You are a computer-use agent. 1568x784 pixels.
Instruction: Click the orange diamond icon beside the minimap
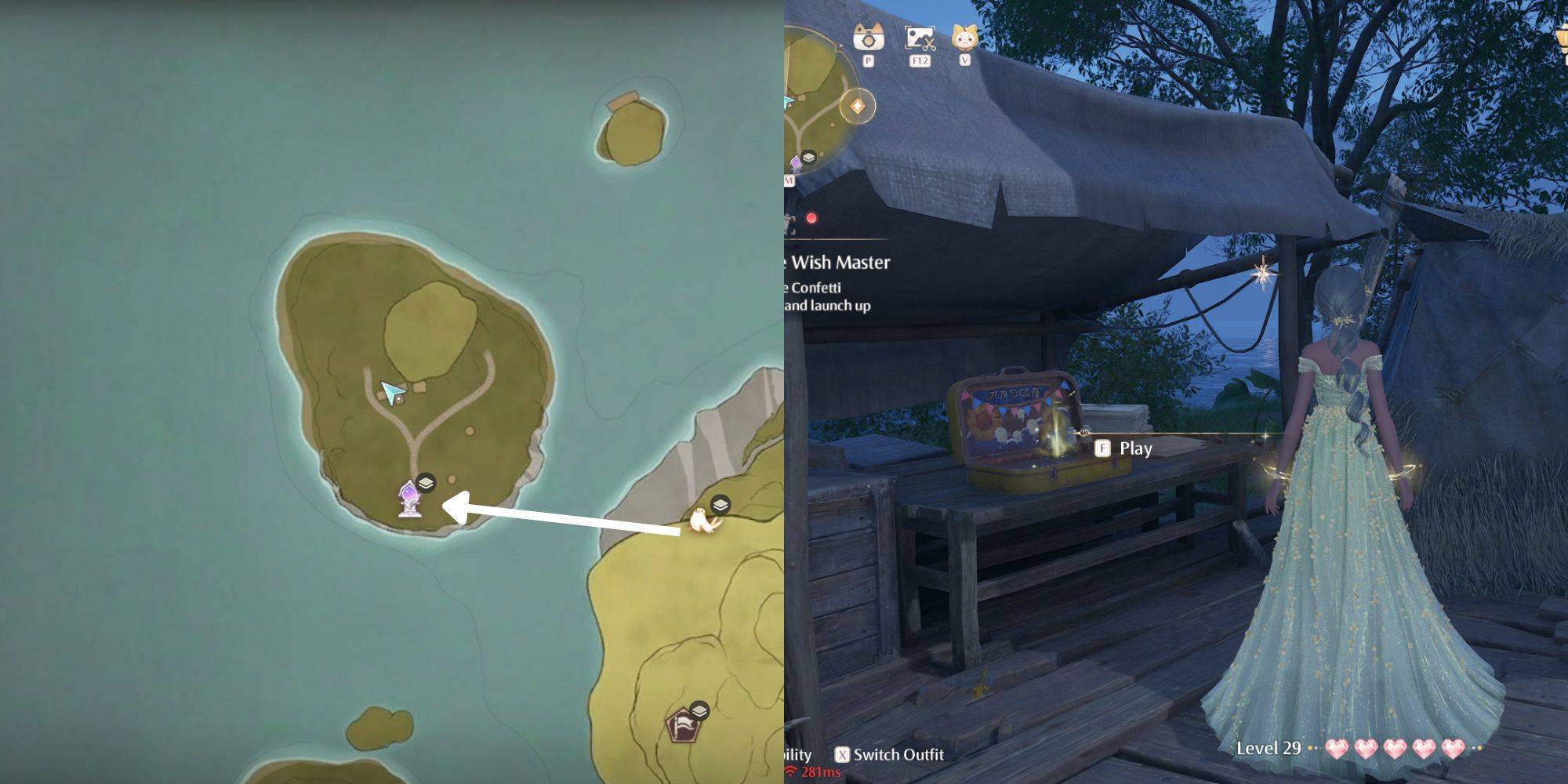tap(857, 106)
